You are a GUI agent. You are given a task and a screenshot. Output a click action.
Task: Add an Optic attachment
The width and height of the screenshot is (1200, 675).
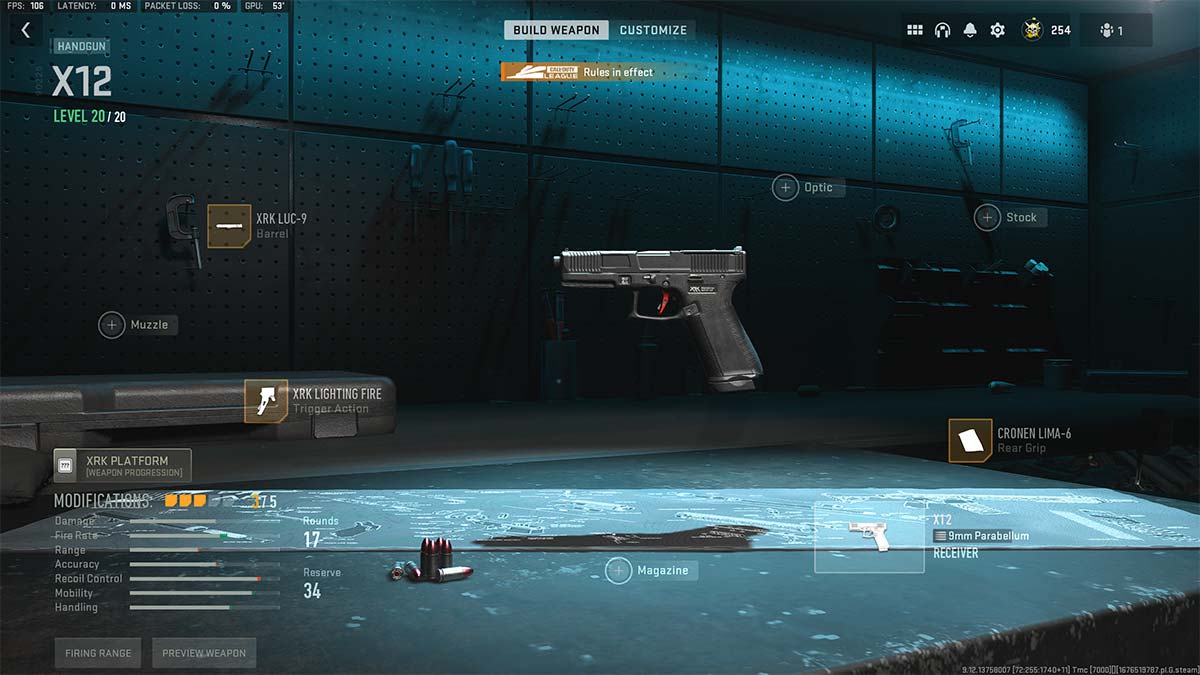786,187
